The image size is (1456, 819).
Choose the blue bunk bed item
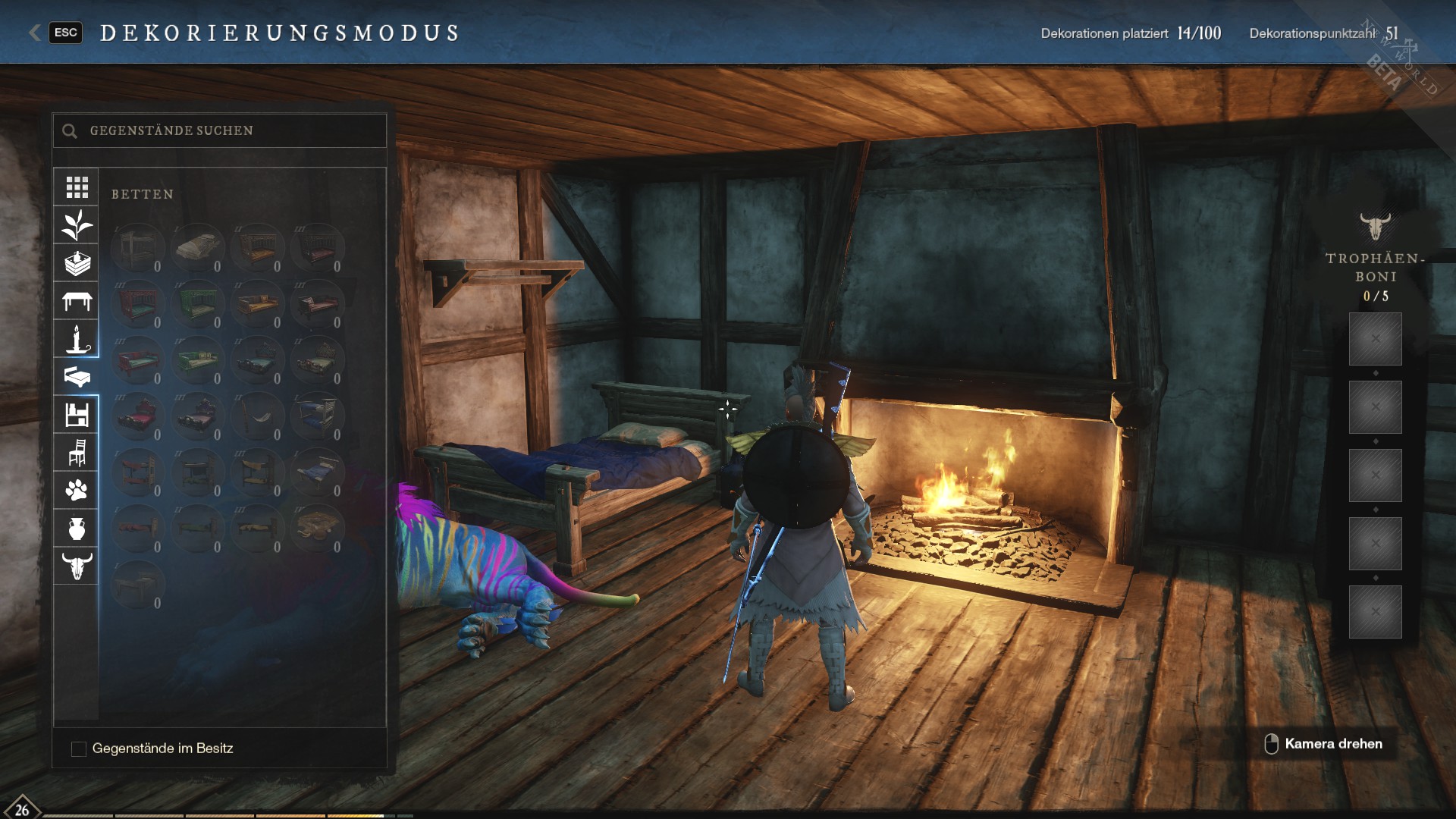coord(317,416)
